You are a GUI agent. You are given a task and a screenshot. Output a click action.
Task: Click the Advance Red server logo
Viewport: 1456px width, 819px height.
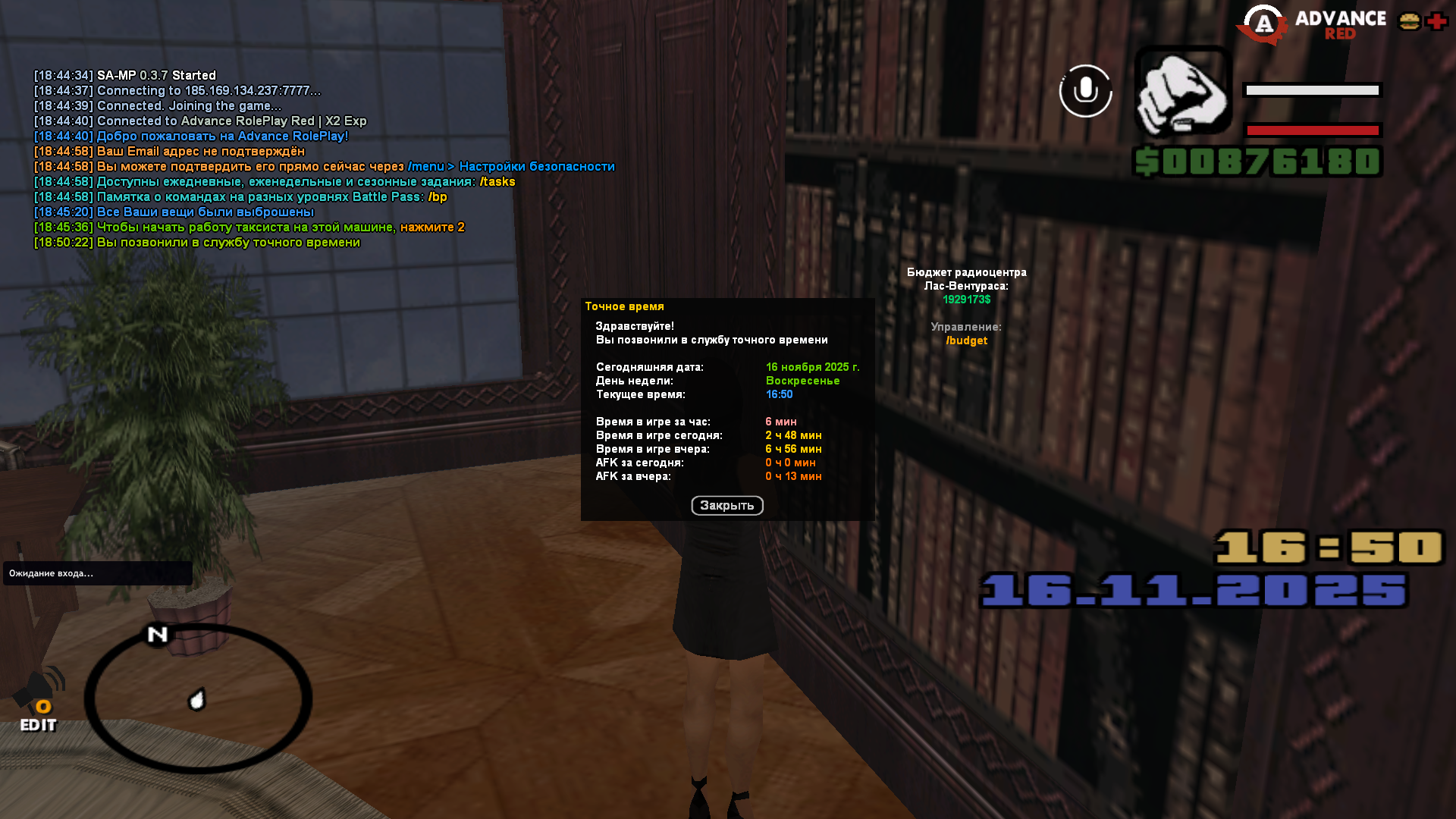pos(1312,24)
